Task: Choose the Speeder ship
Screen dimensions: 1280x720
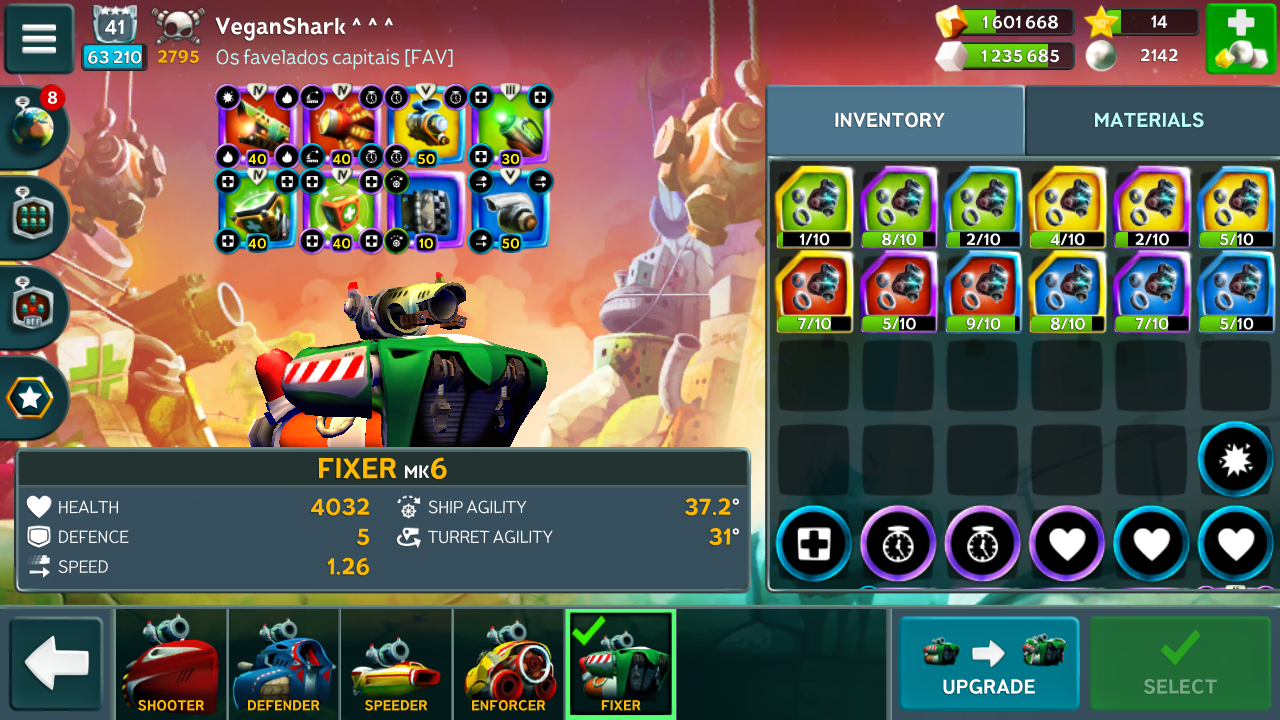Action: (x=395, y=664)
